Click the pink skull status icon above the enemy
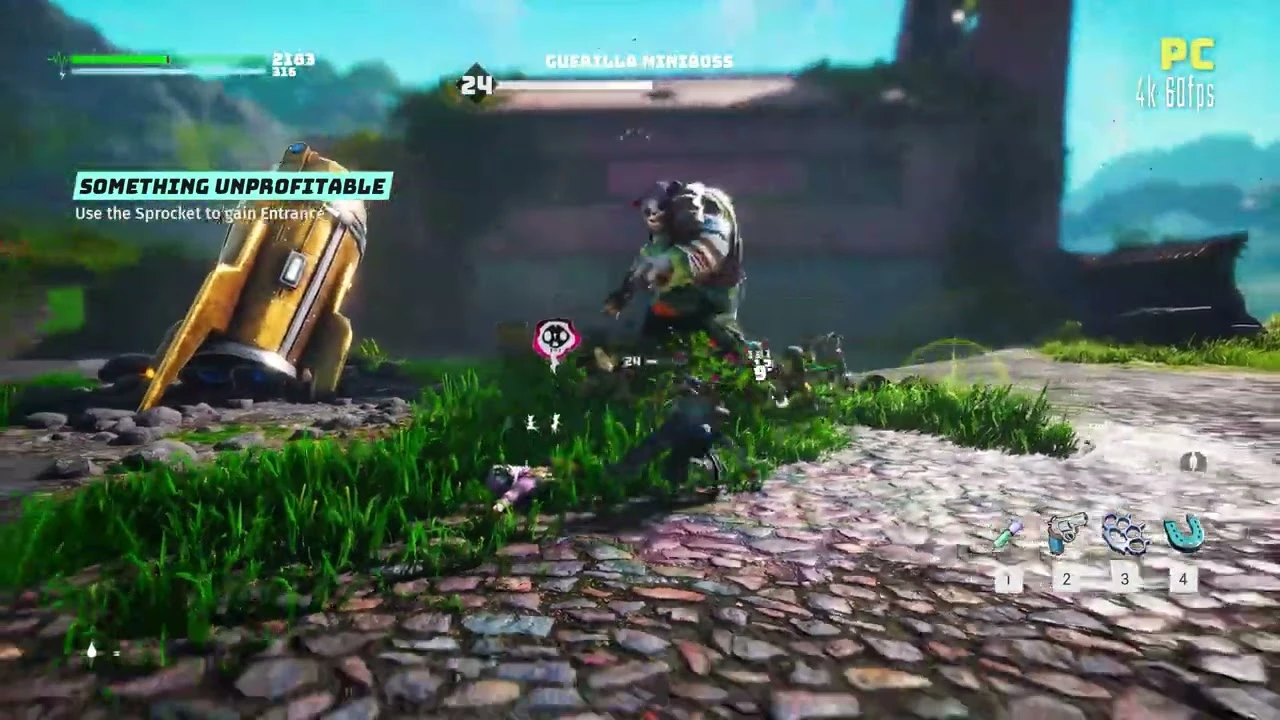Viewport: 1280px width, 720px height. click(x=555, y=337)
